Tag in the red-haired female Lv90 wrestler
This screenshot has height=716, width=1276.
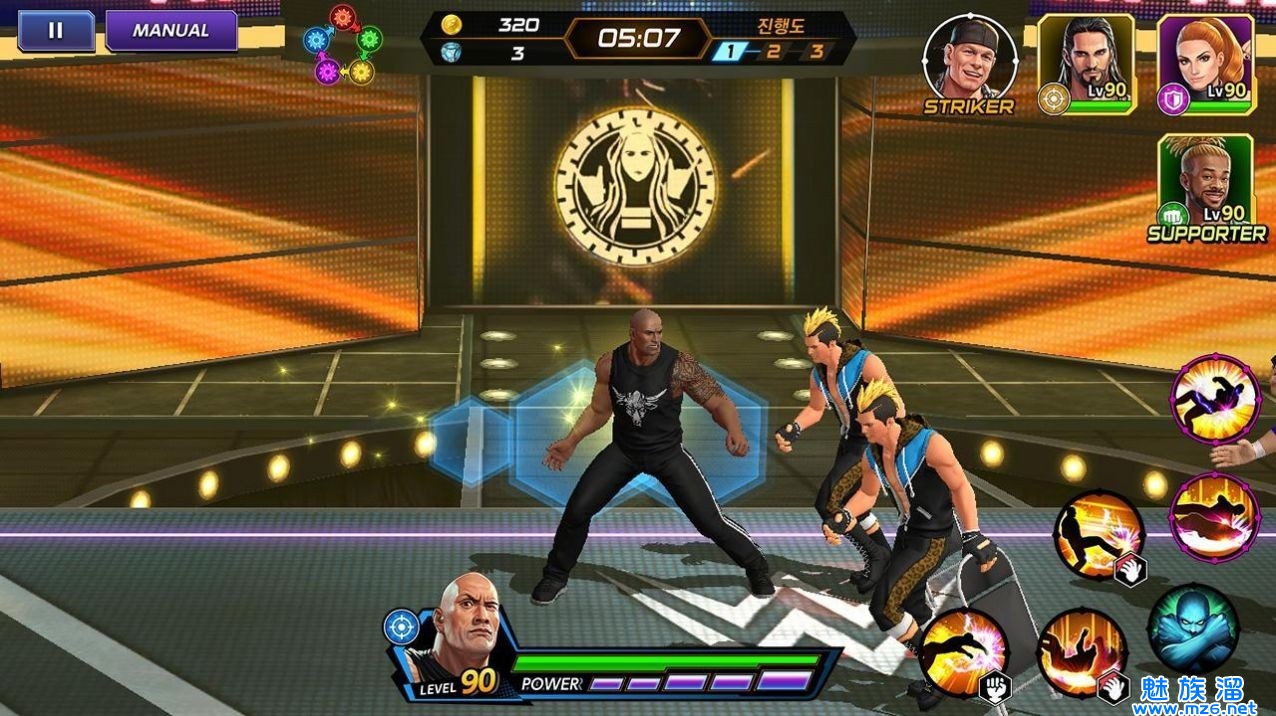1204,63
